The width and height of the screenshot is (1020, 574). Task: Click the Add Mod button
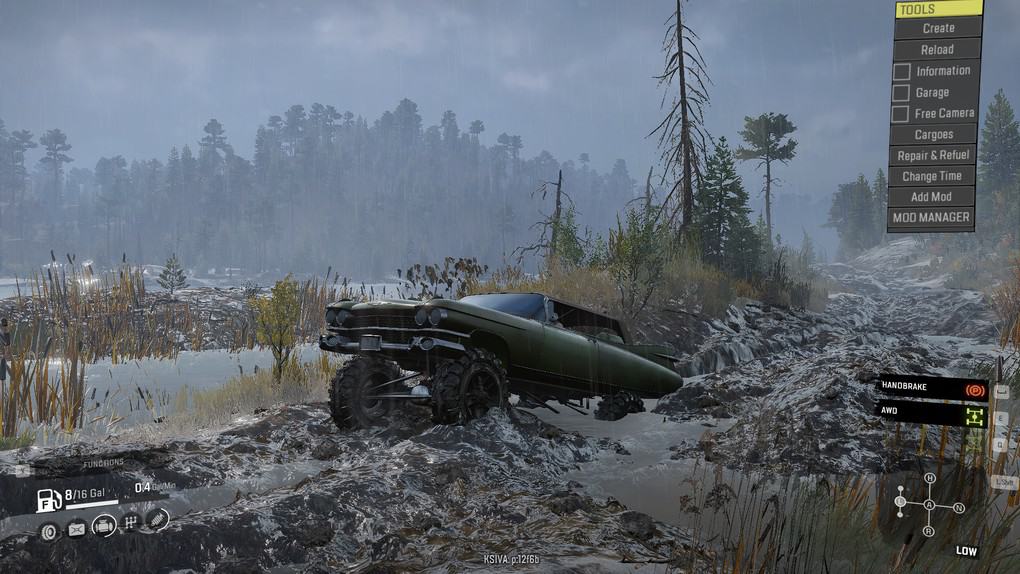(x=931, y=197)
